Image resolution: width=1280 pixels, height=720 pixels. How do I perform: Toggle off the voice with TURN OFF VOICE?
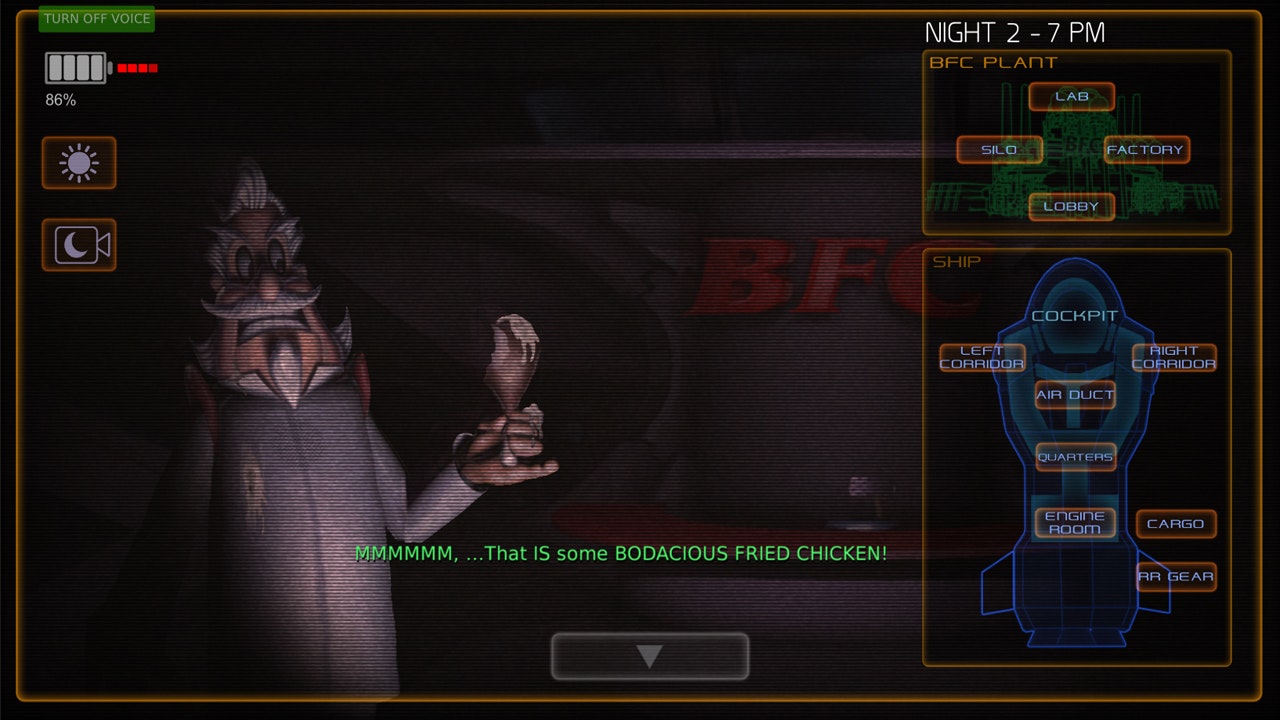95,19
